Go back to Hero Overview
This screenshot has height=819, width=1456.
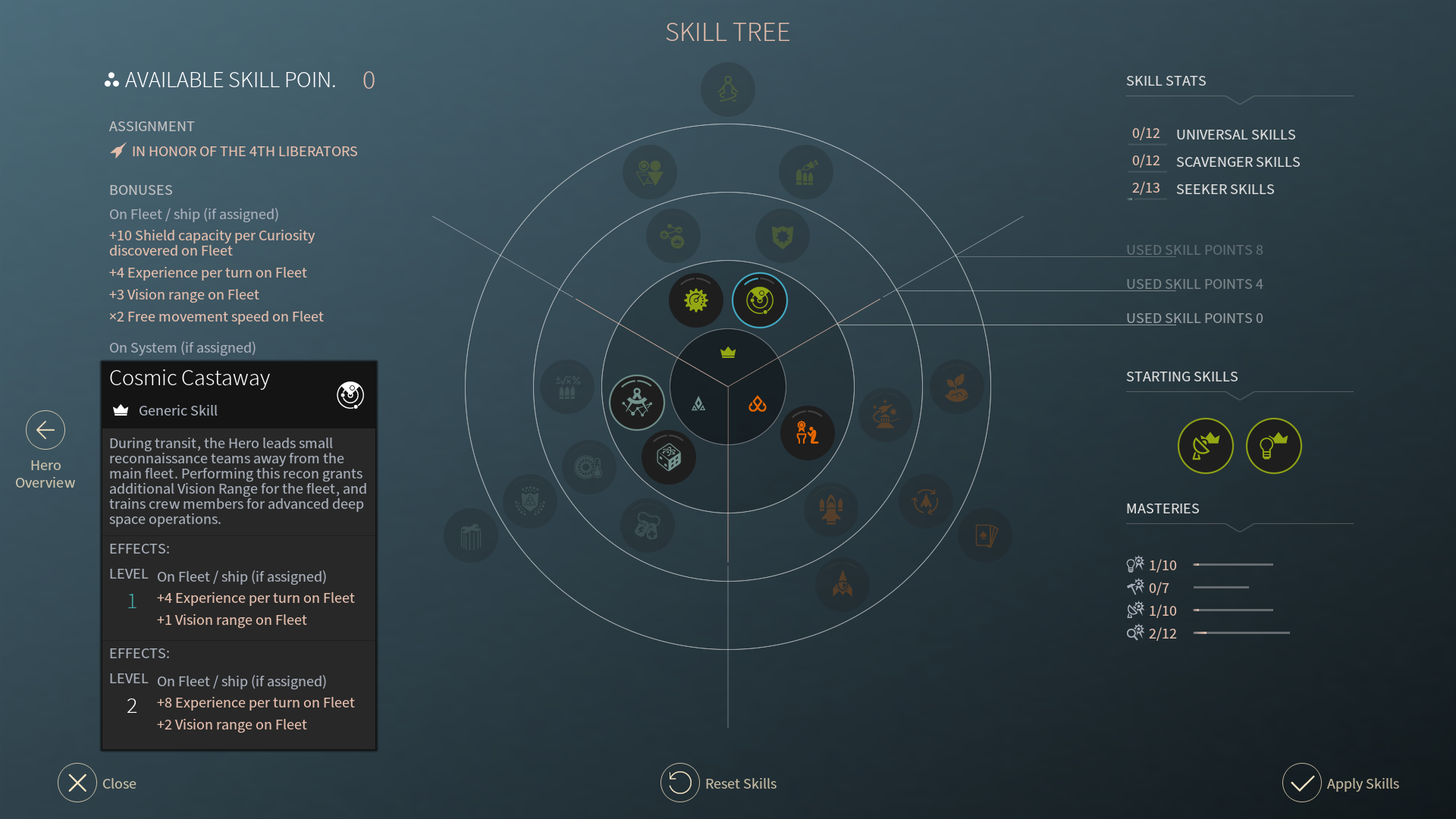point(45,431)
